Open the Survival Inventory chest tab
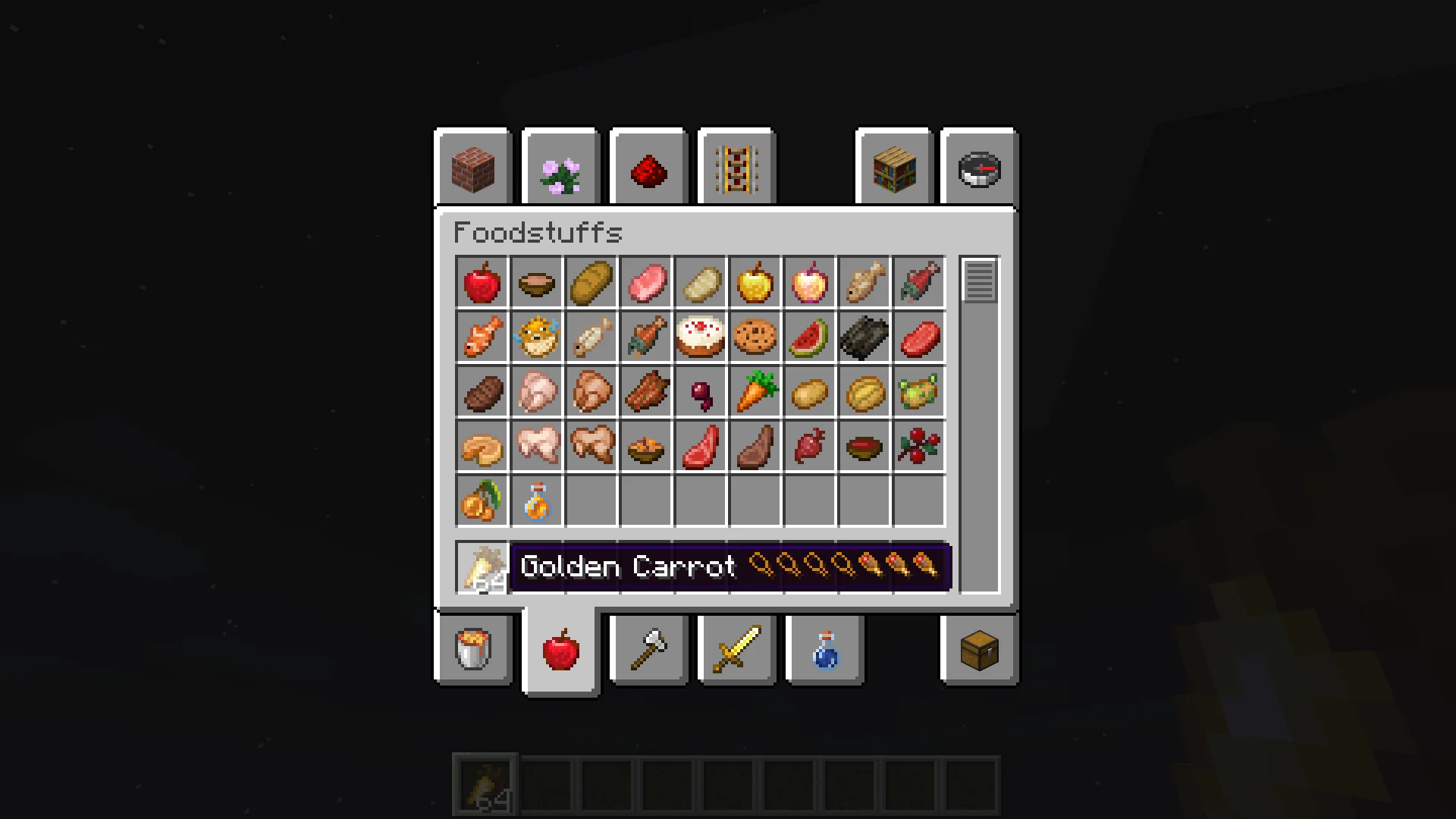The image size is (1456, 819). [977, 650]
